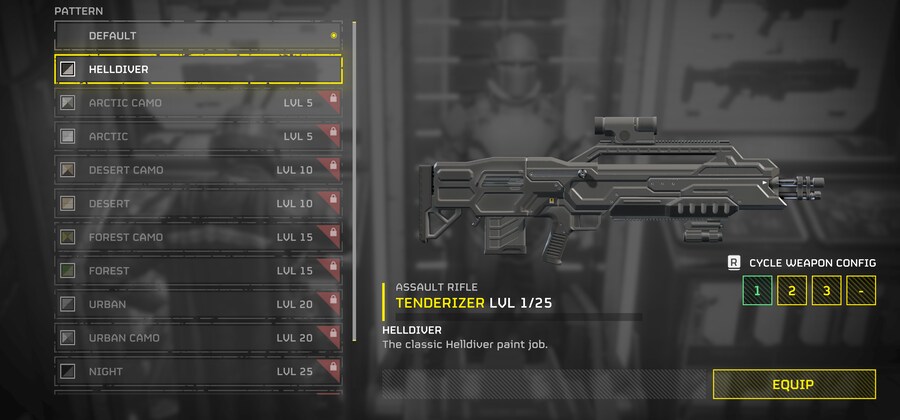Choose the Desert level 10 pattern
Screen dimensions: 900x420
tap(197, 203)
